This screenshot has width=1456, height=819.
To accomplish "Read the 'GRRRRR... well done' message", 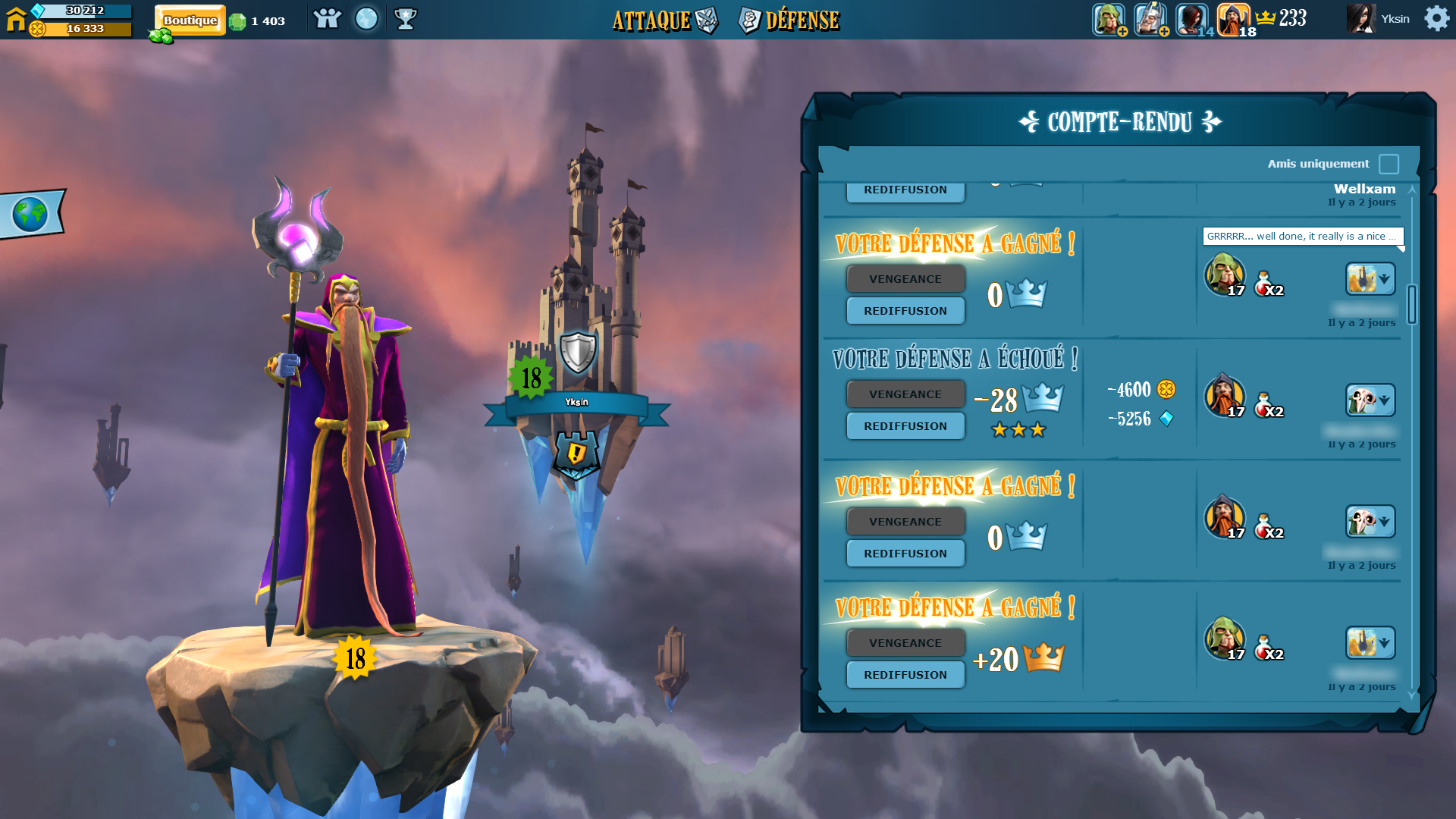I will [x=1302, y=237].
